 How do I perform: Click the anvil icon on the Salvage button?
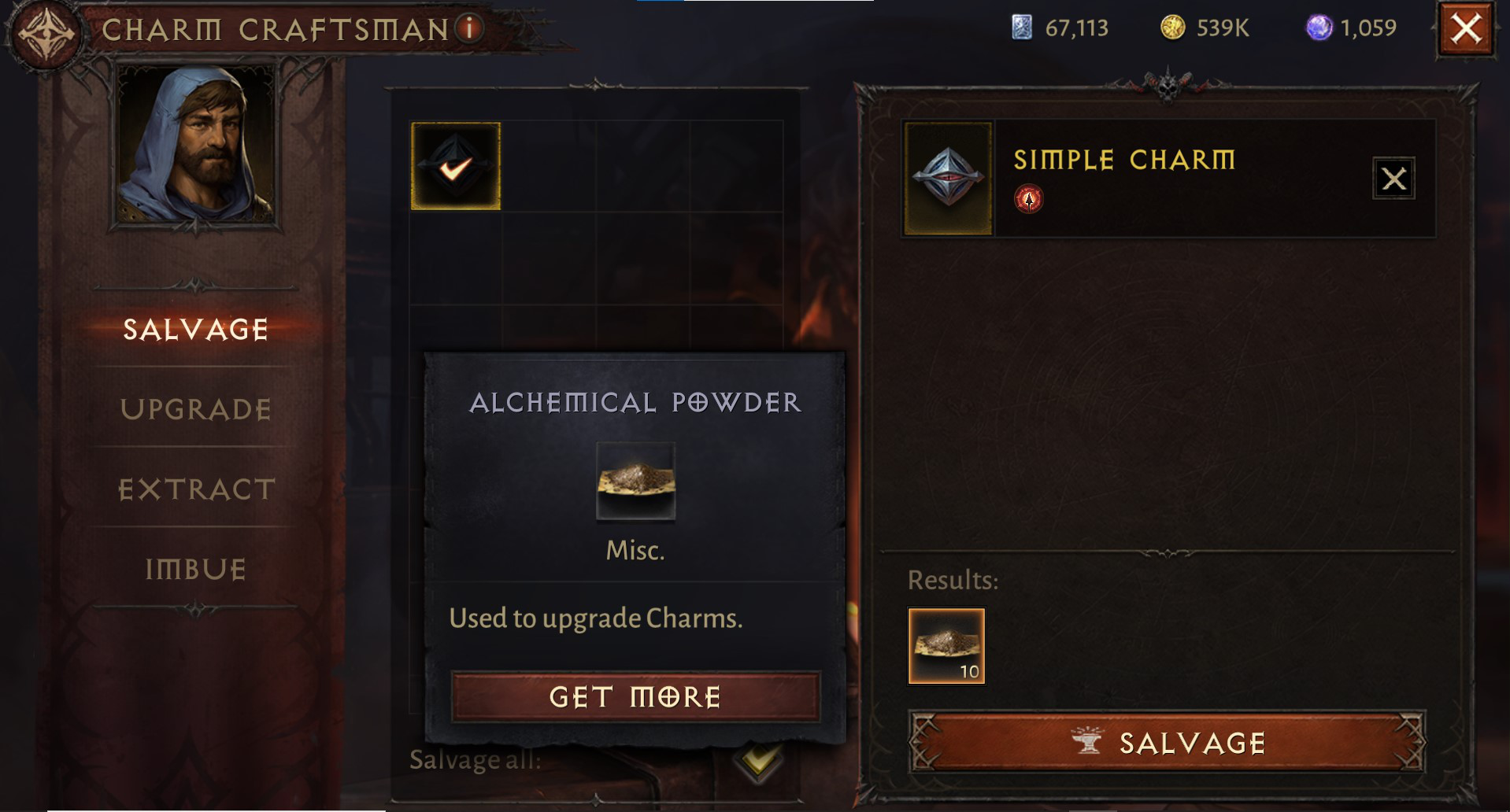1090,741
